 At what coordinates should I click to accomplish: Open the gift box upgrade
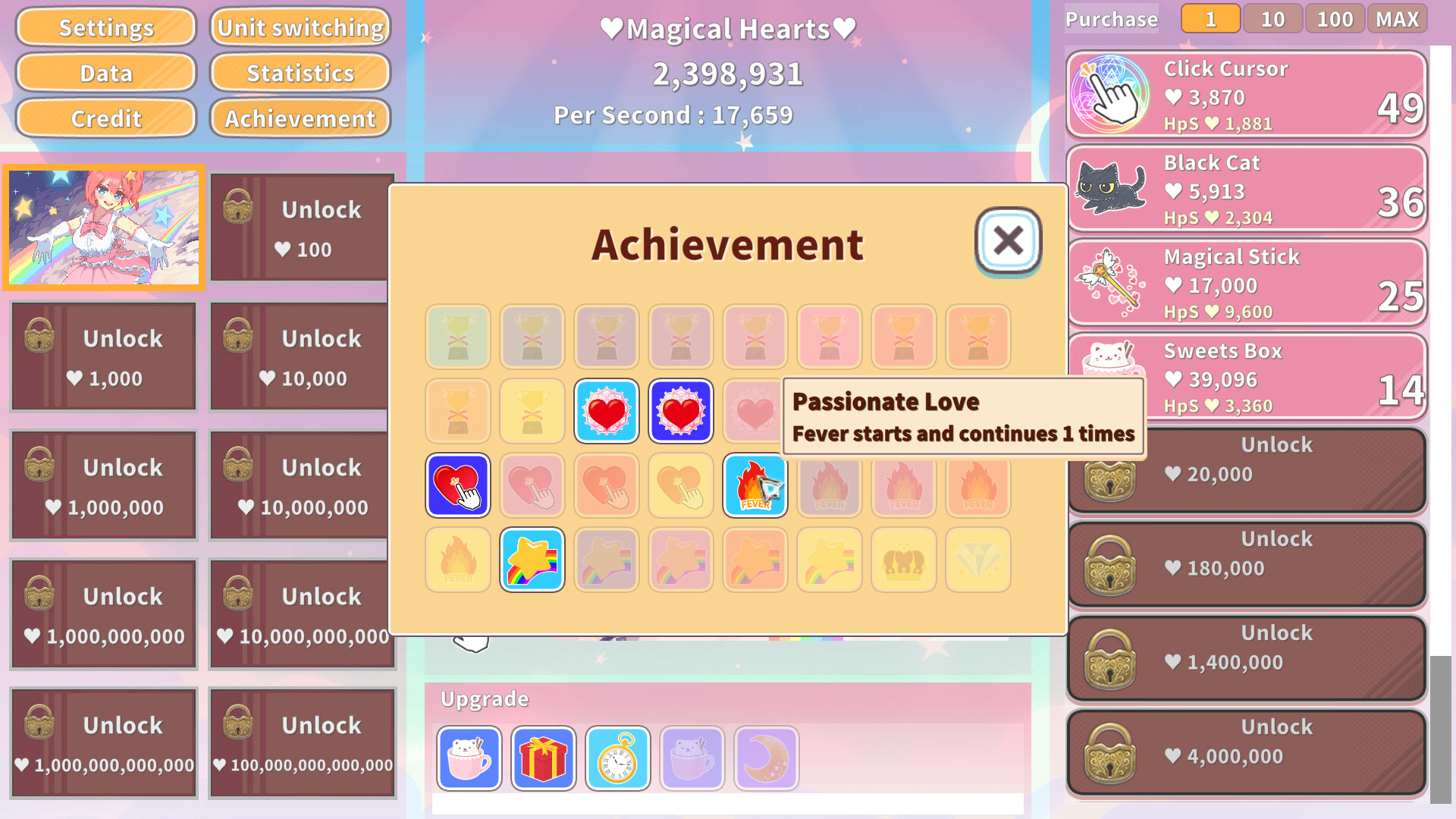543,758
